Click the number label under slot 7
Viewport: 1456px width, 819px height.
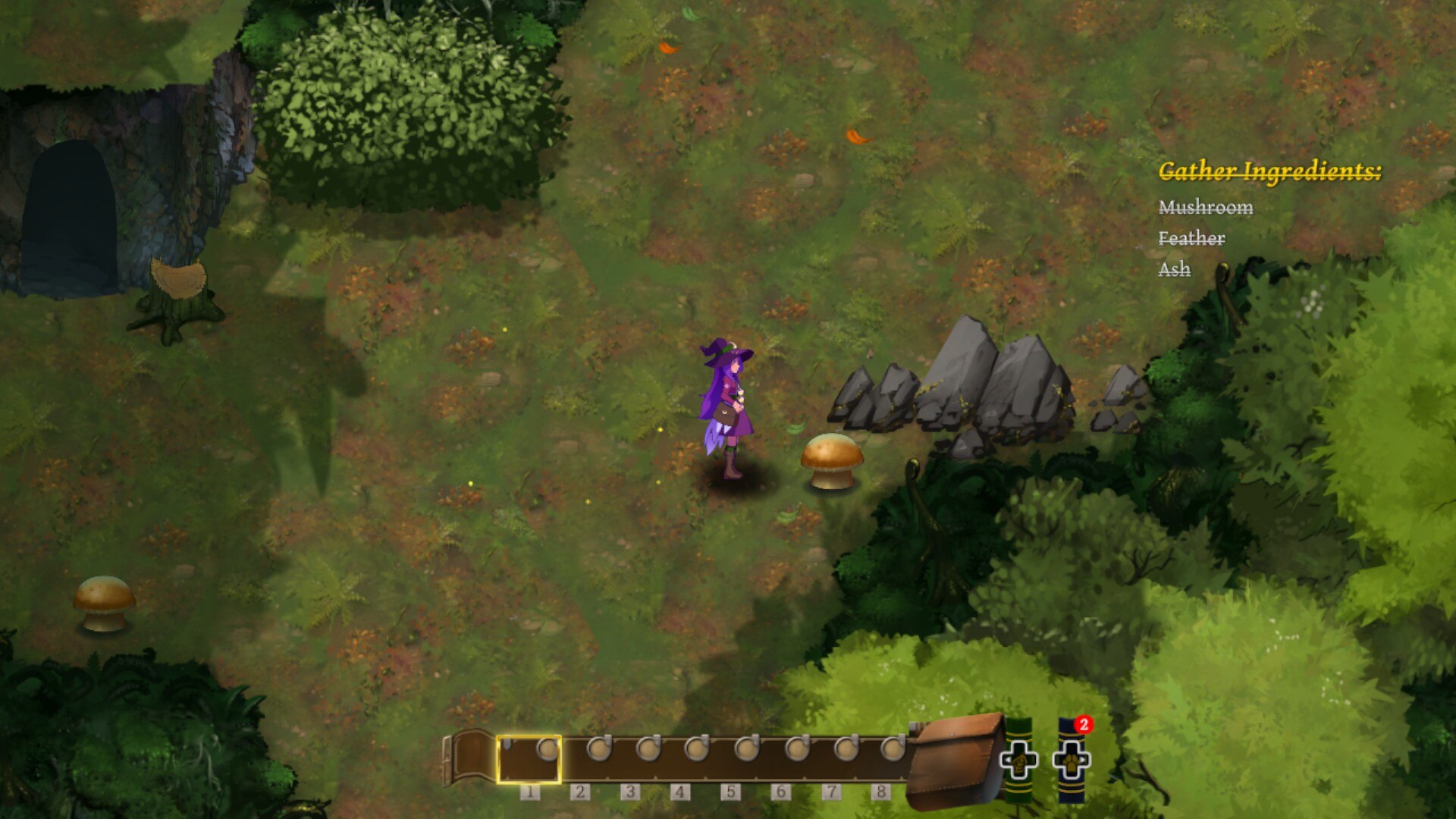[x=831, y=791]
